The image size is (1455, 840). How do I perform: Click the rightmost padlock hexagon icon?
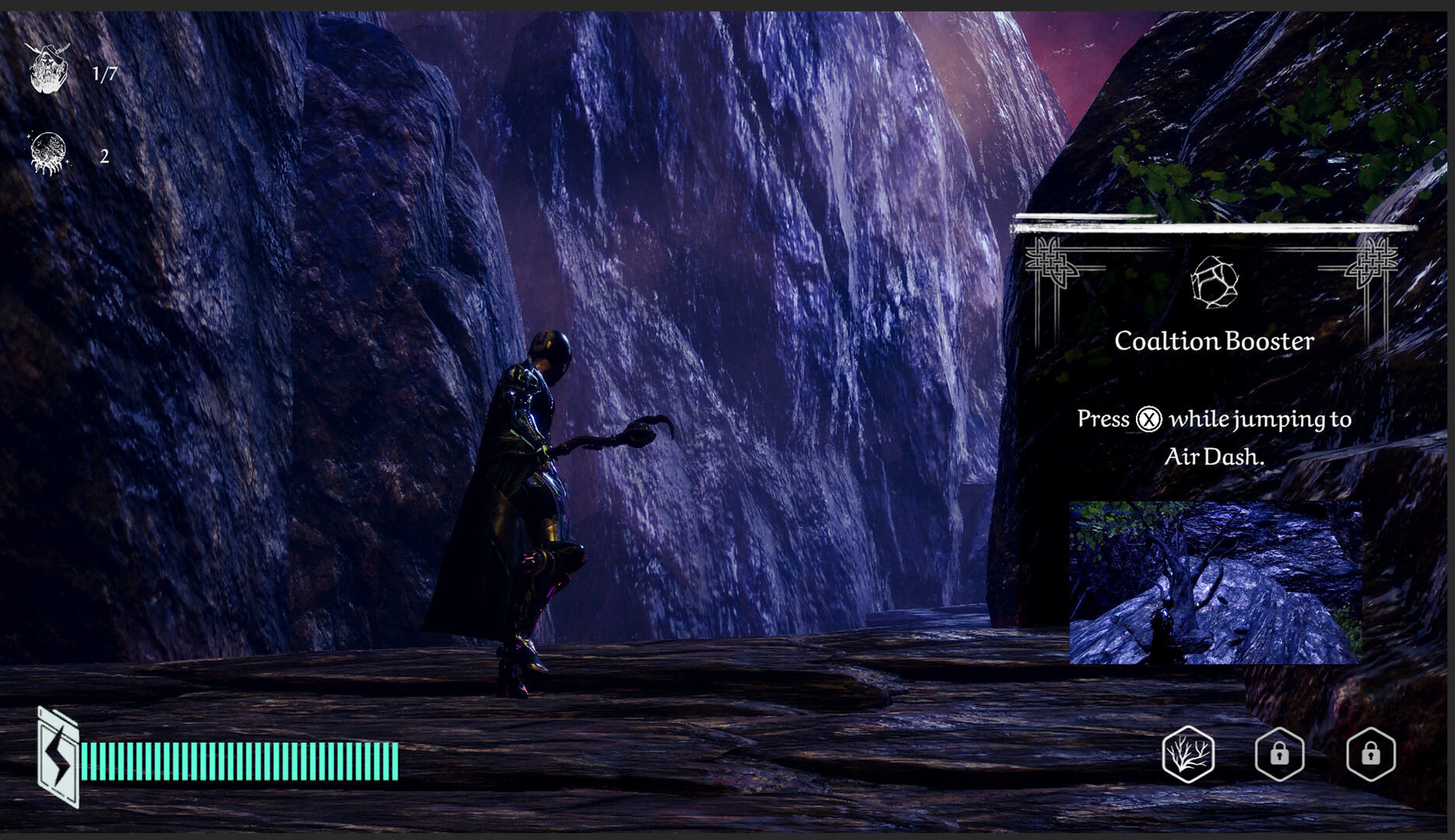click(1372, 755)
